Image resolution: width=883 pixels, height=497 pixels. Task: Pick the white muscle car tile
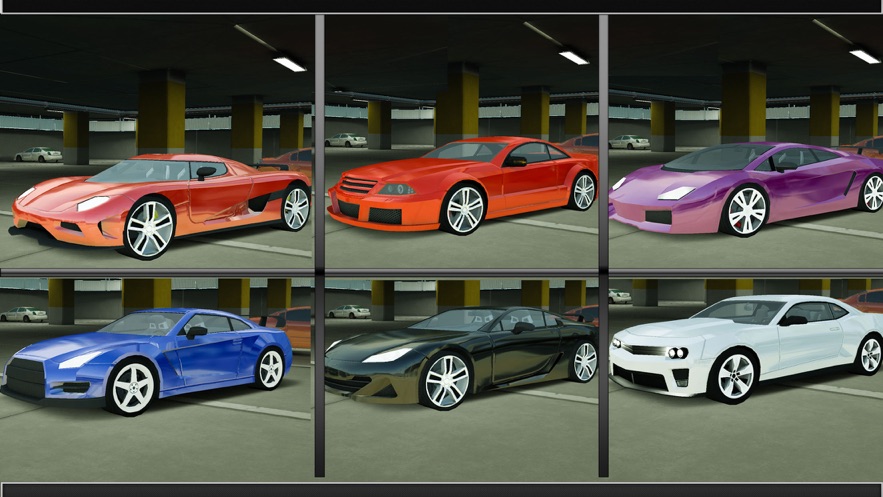click(745, 350)
